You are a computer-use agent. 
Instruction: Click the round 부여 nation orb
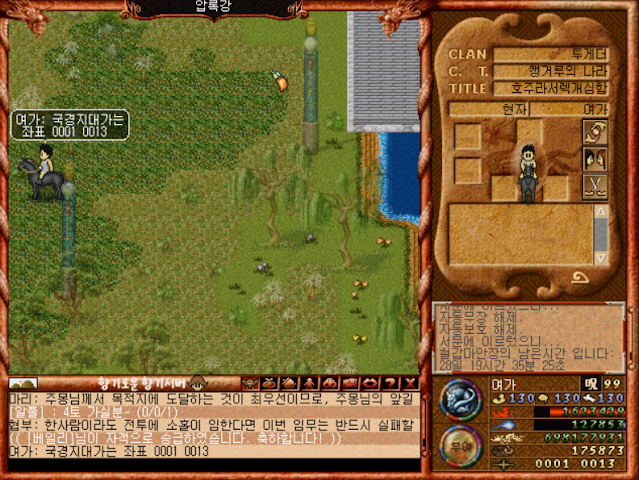461,445
